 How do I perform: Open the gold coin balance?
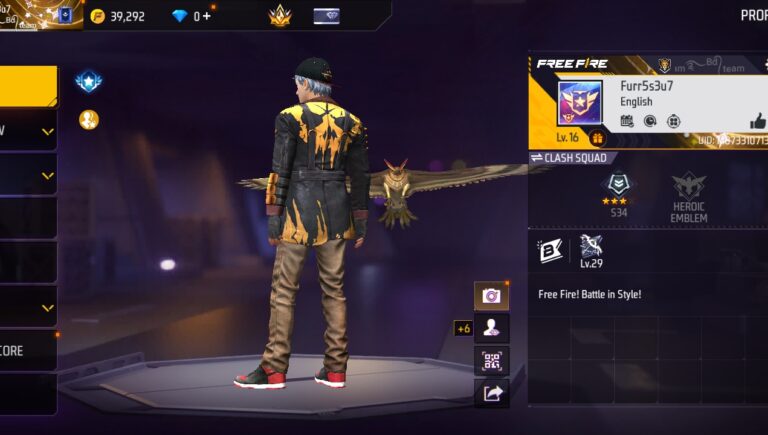[116, 16]
